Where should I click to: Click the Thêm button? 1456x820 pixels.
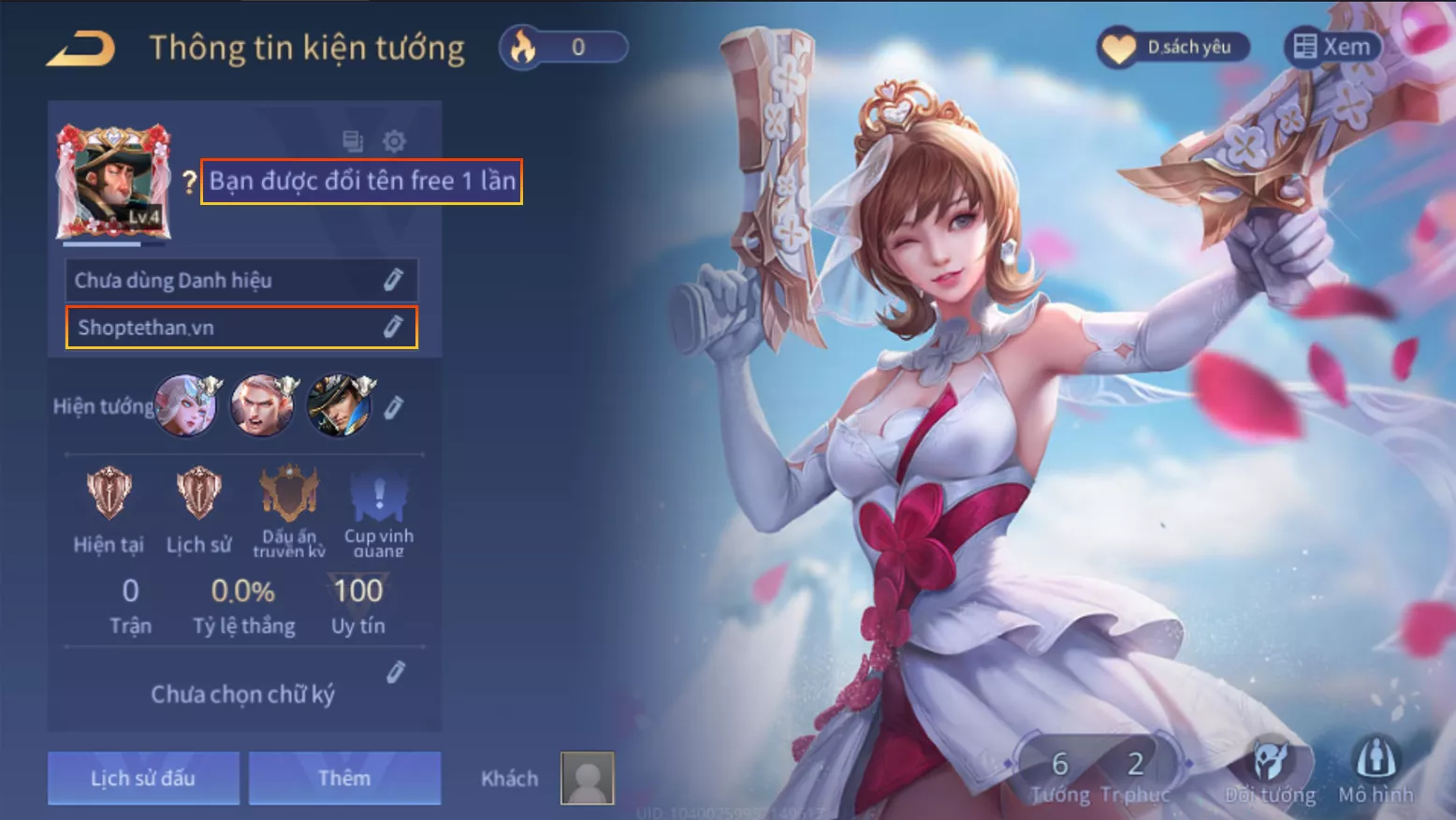tap(344, 778)
